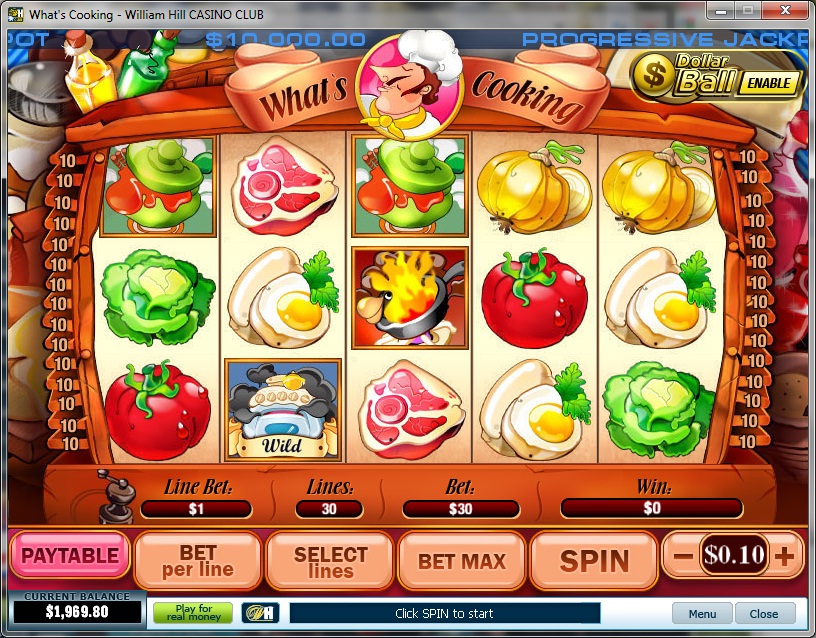This screenshot has width=816, height=638.
Task: Choose the SELECT lines button
Action: pos(330,560)
